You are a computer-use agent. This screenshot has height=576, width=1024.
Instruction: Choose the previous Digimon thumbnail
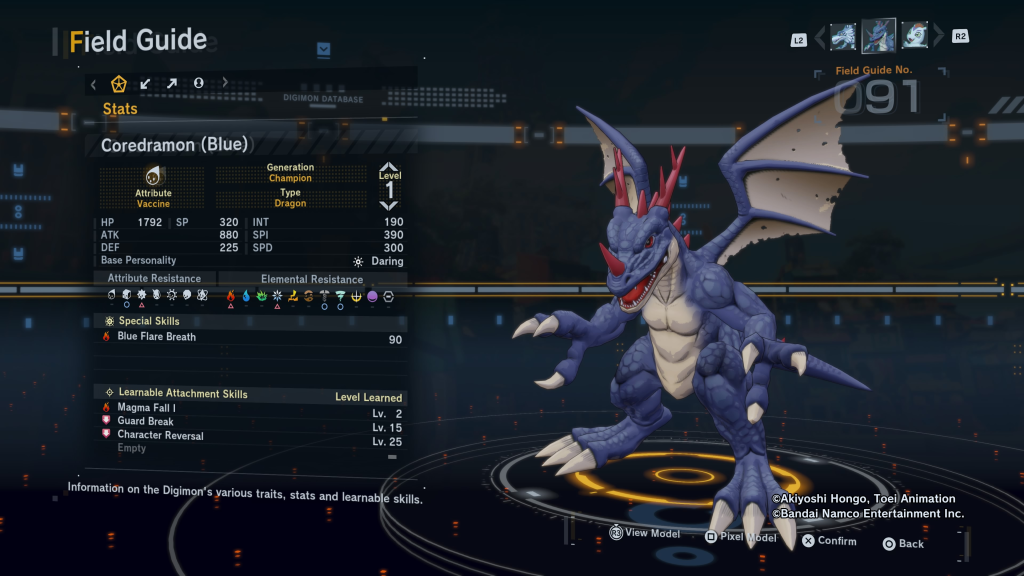click(x=843, y=37)
